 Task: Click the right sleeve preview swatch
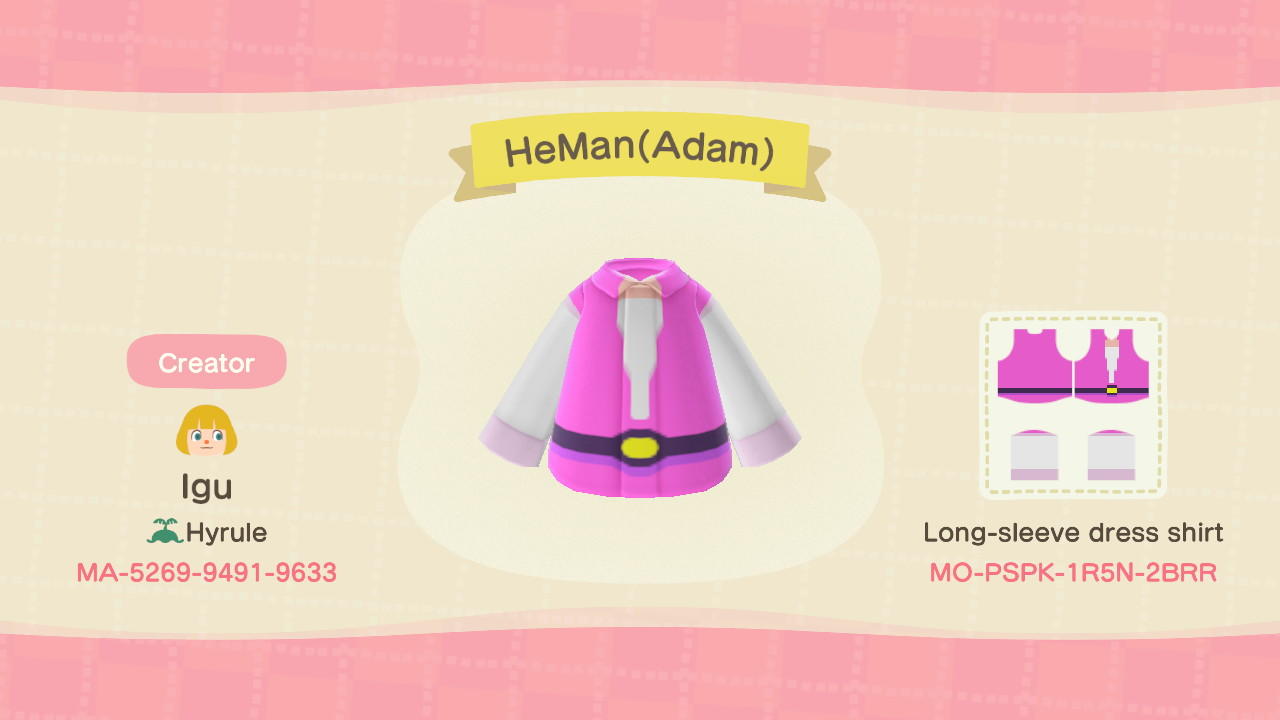[x=1113, y=455]
